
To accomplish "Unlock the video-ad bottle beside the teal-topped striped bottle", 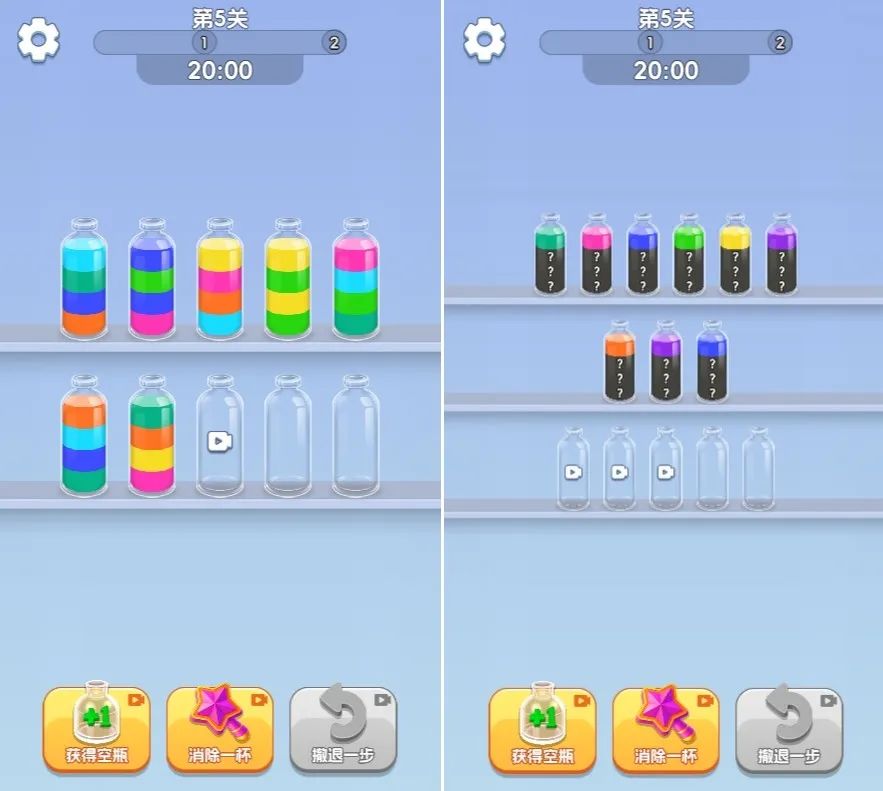I will pyautogui.click(x=220, y=438).
